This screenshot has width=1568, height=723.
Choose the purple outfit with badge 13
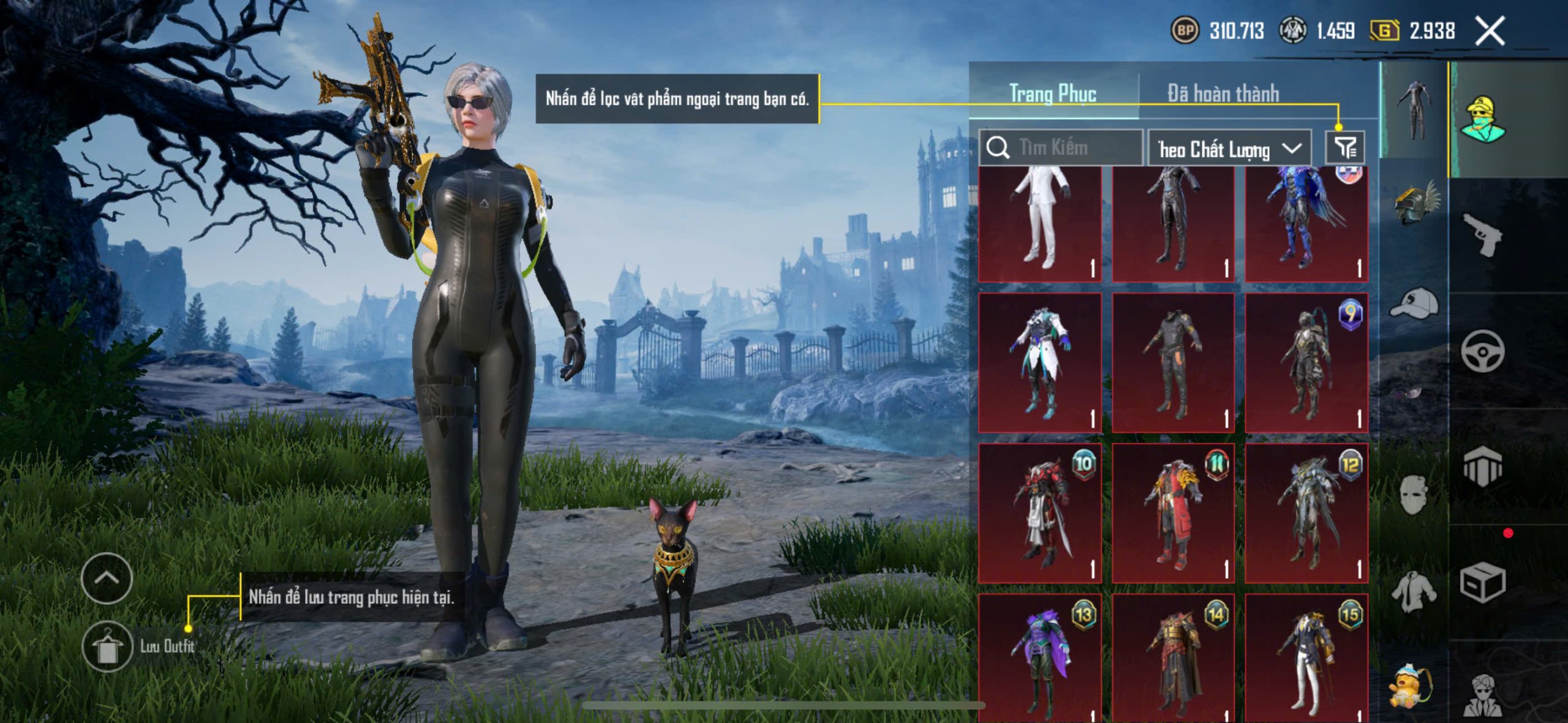coord(1040,657)
